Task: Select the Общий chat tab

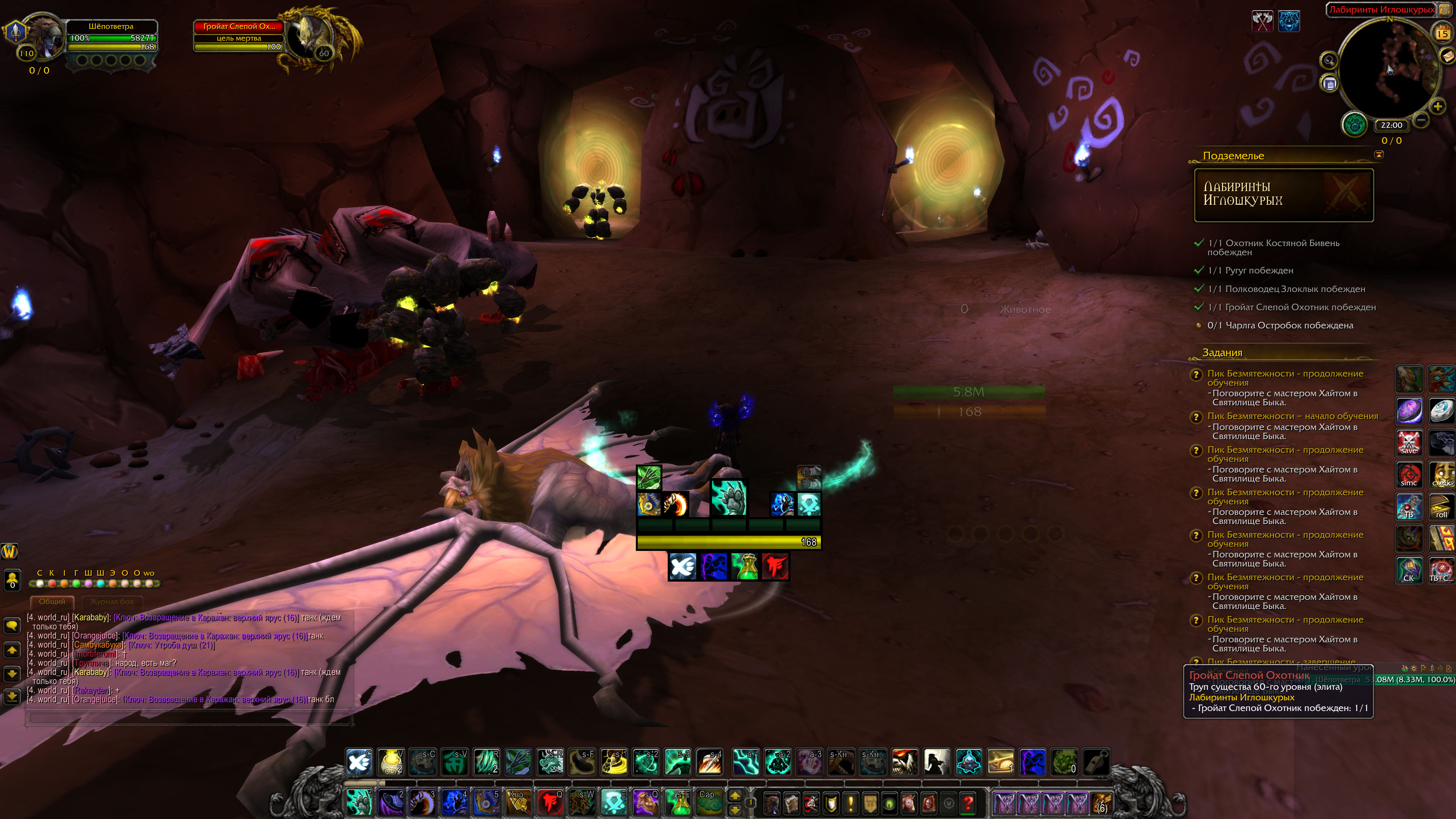Action: pos(52,601)
